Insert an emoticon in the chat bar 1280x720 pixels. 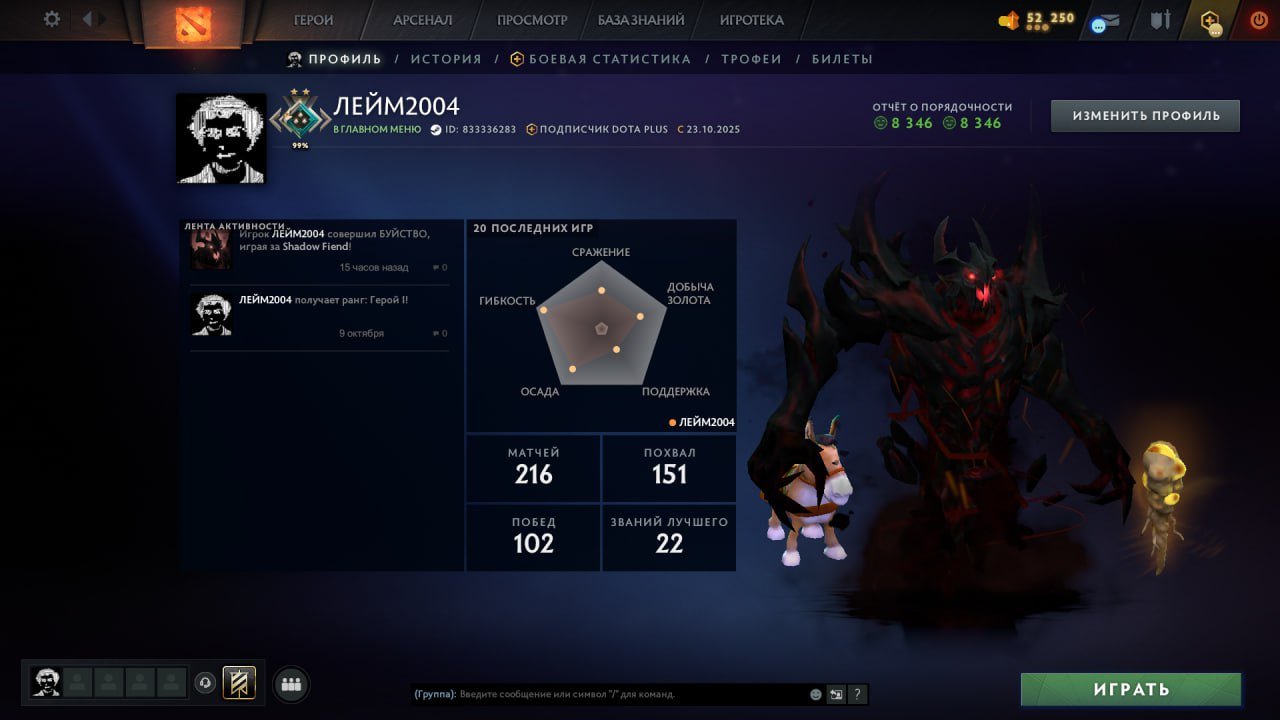(x=815, y=694)
